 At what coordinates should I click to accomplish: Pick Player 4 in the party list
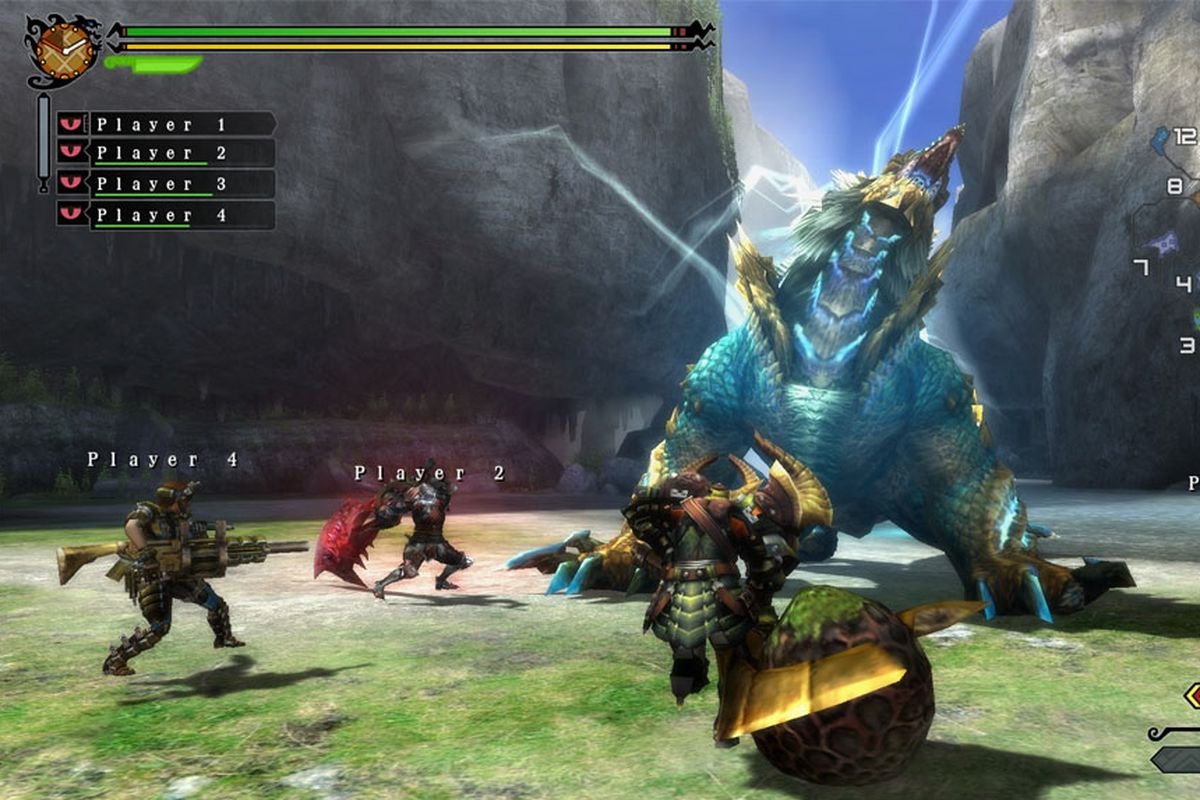pos(167,215)
